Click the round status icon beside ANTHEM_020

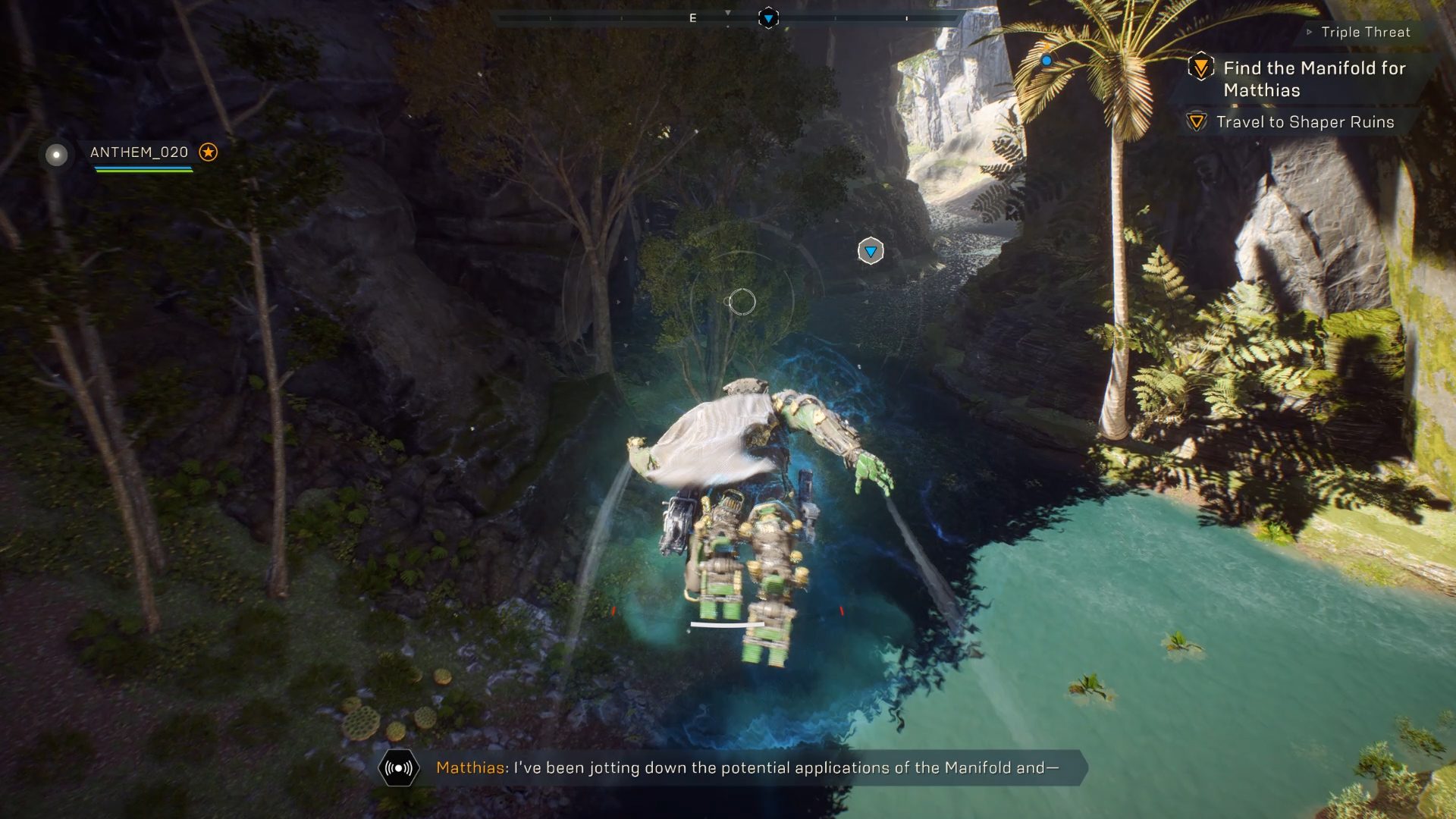[56, 155]
